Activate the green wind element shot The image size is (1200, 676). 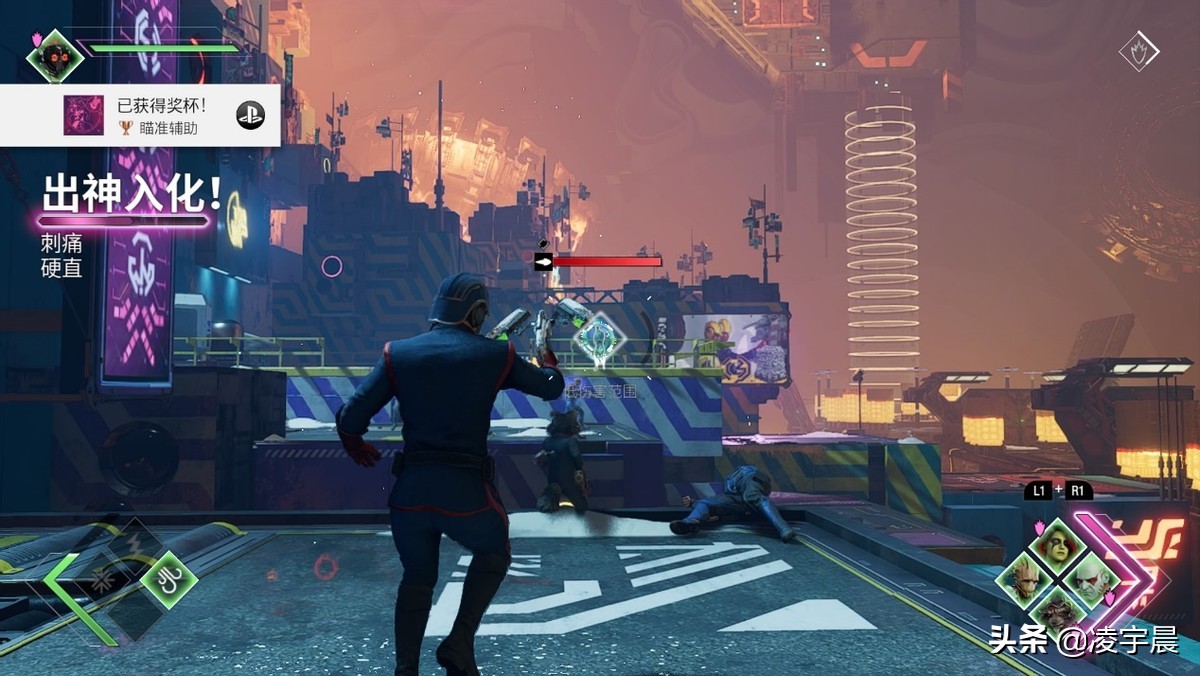[171, 580]
